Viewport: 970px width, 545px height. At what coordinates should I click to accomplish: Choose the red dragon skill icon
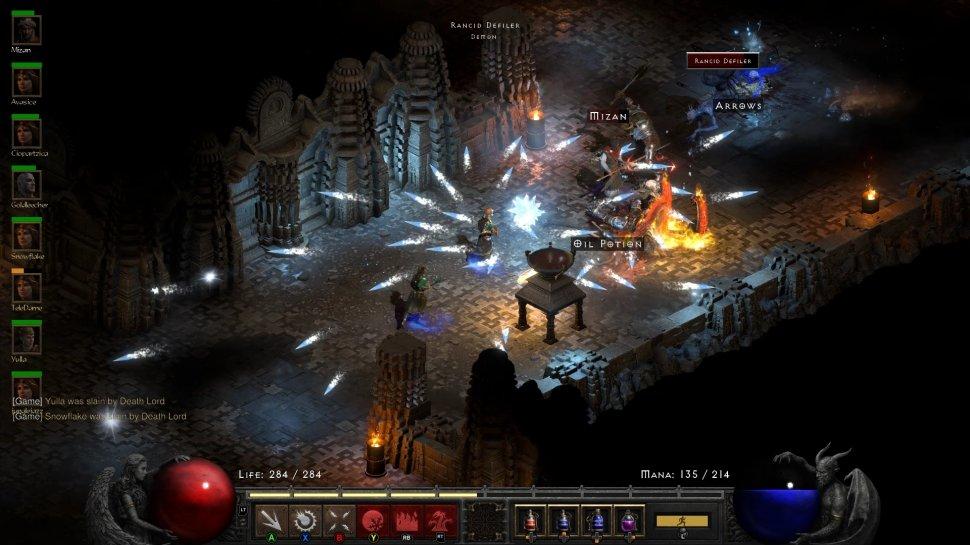click(441, 521)
